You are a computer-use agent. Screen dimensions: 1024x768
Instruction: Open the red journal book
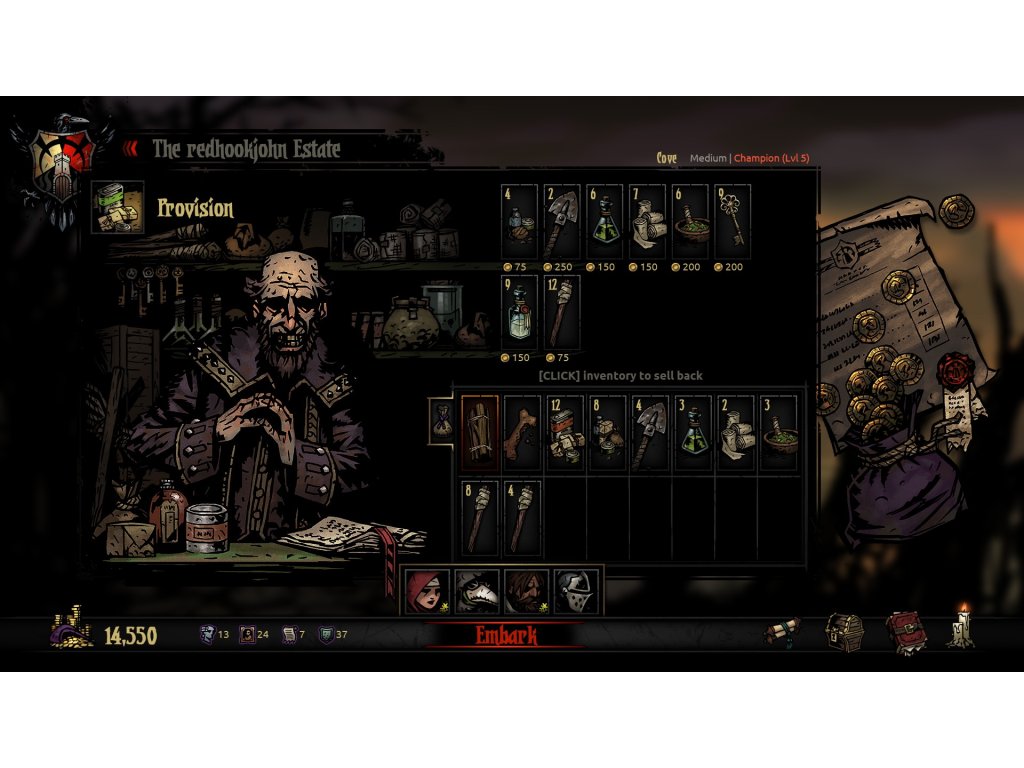[904, 633]
